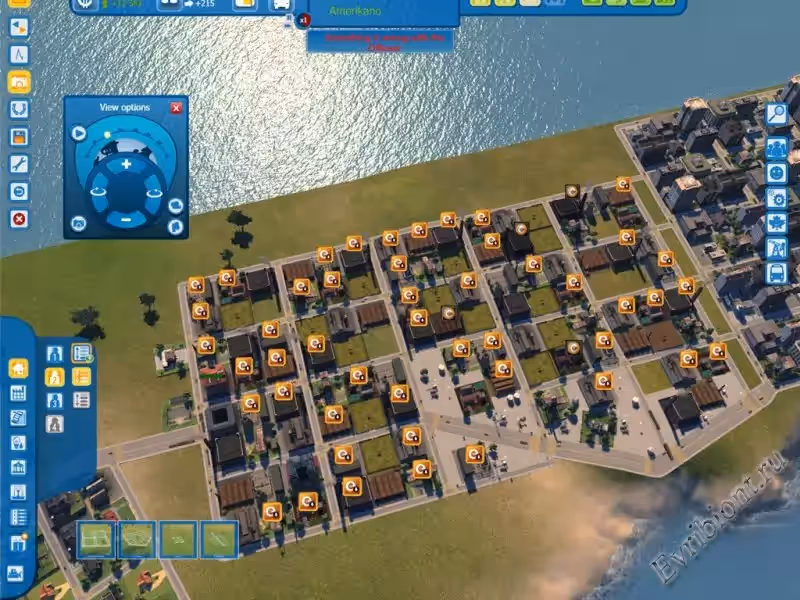
Task: Select the housing category house icon
Action: [18, 368]
